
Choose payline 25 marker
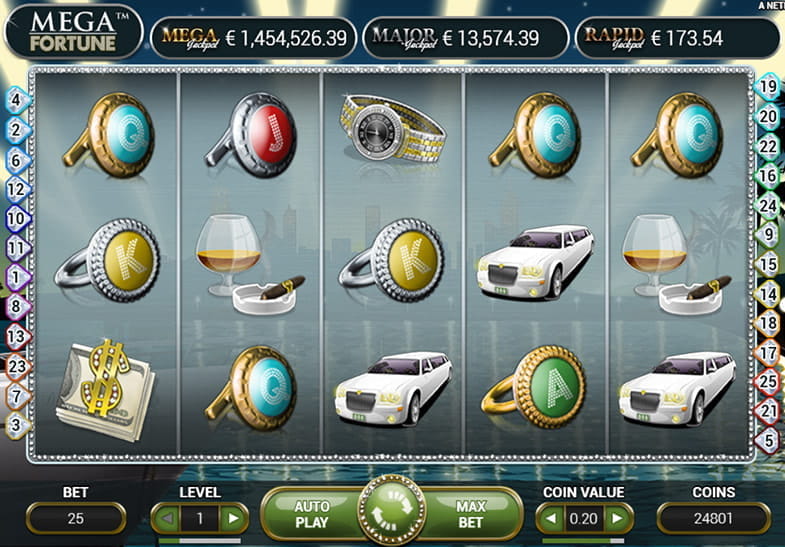pyautogui.click(x=769, y=381)
